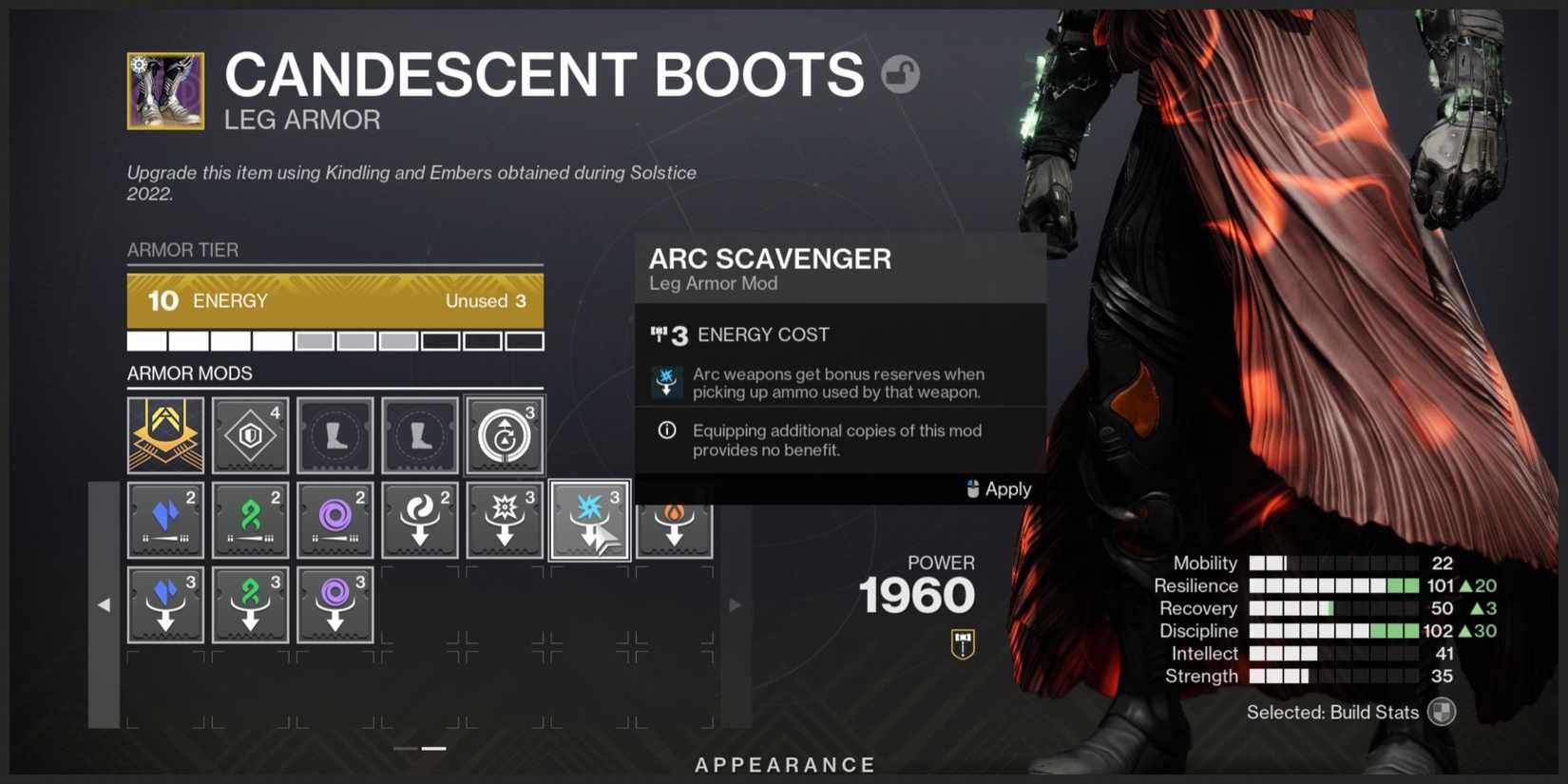Select the shield-shaped general armor mod
The width and height of the screenshot is (1568, 784).
pos(250,435)
